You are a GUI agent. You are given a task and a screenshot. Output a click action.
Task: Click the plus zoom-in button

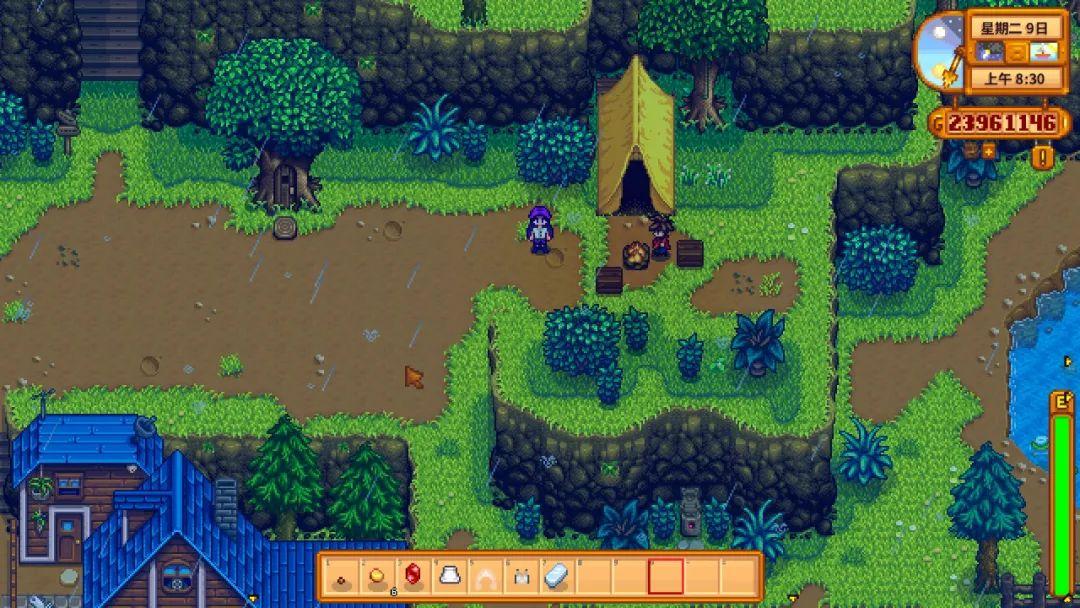(x=989, y=152)
